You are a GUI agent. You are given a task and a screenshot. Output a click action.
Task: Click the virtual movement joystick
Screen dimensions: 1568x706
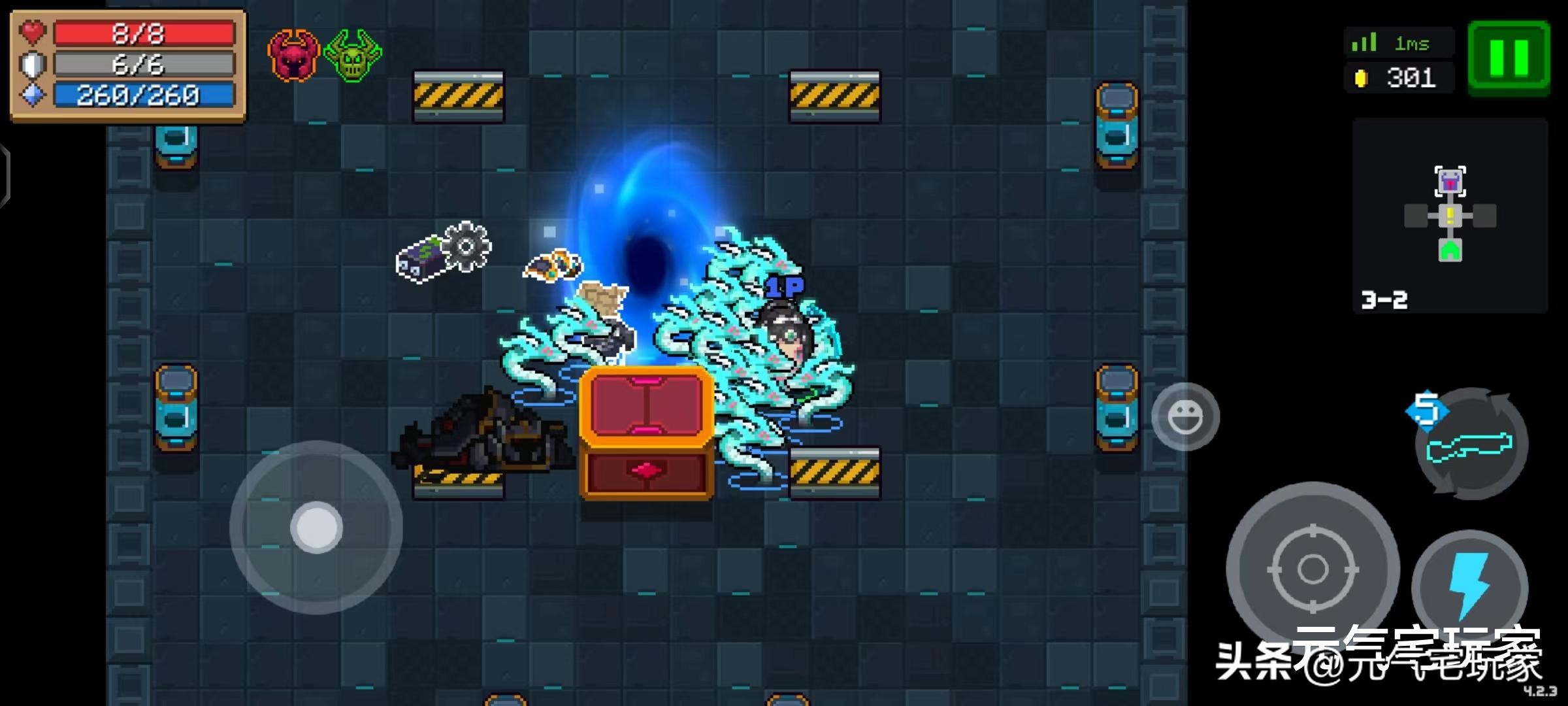click(316, 527)
